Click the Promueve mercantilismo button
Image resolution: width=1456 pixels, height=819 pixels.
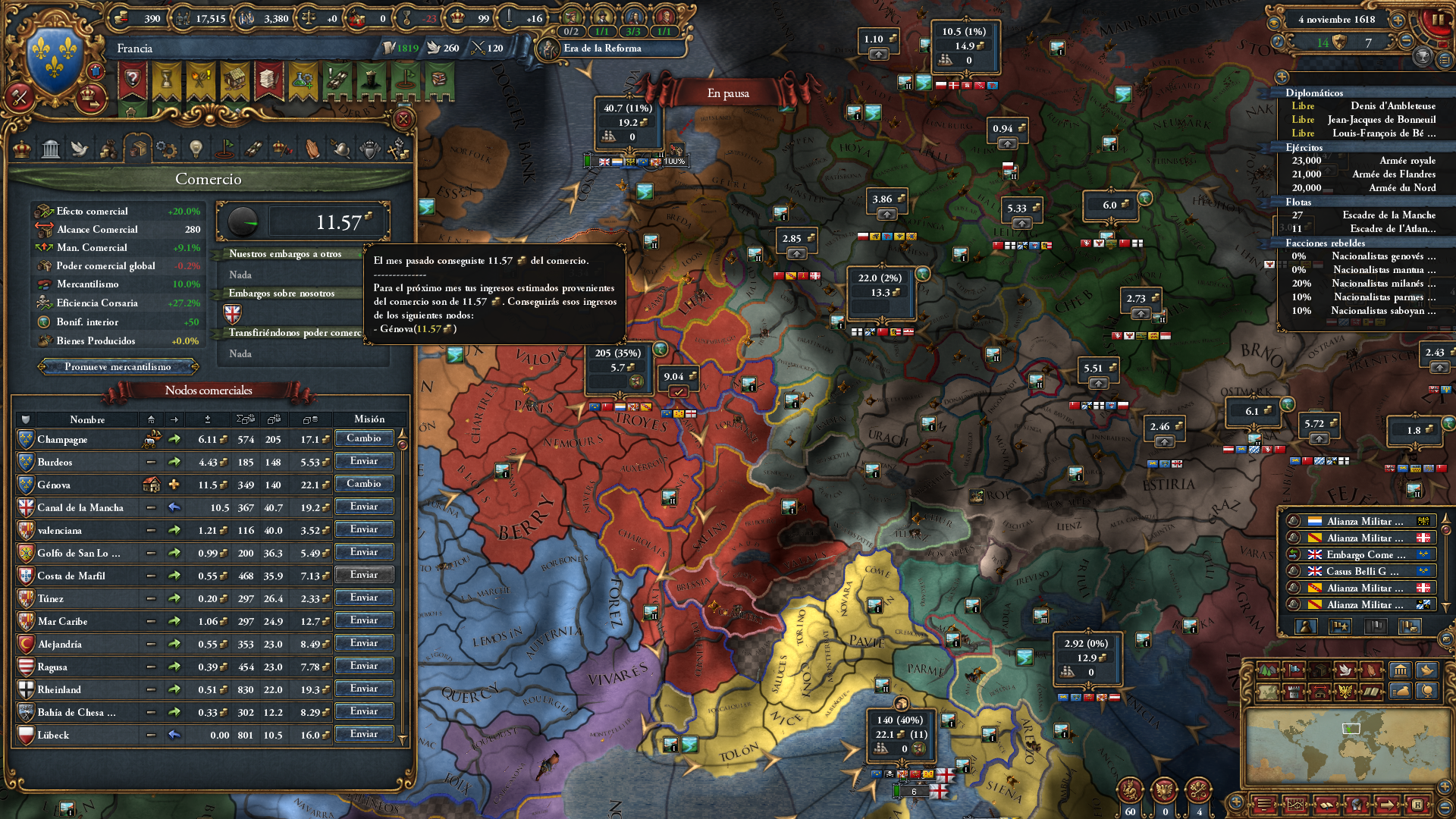click(118, 366)
